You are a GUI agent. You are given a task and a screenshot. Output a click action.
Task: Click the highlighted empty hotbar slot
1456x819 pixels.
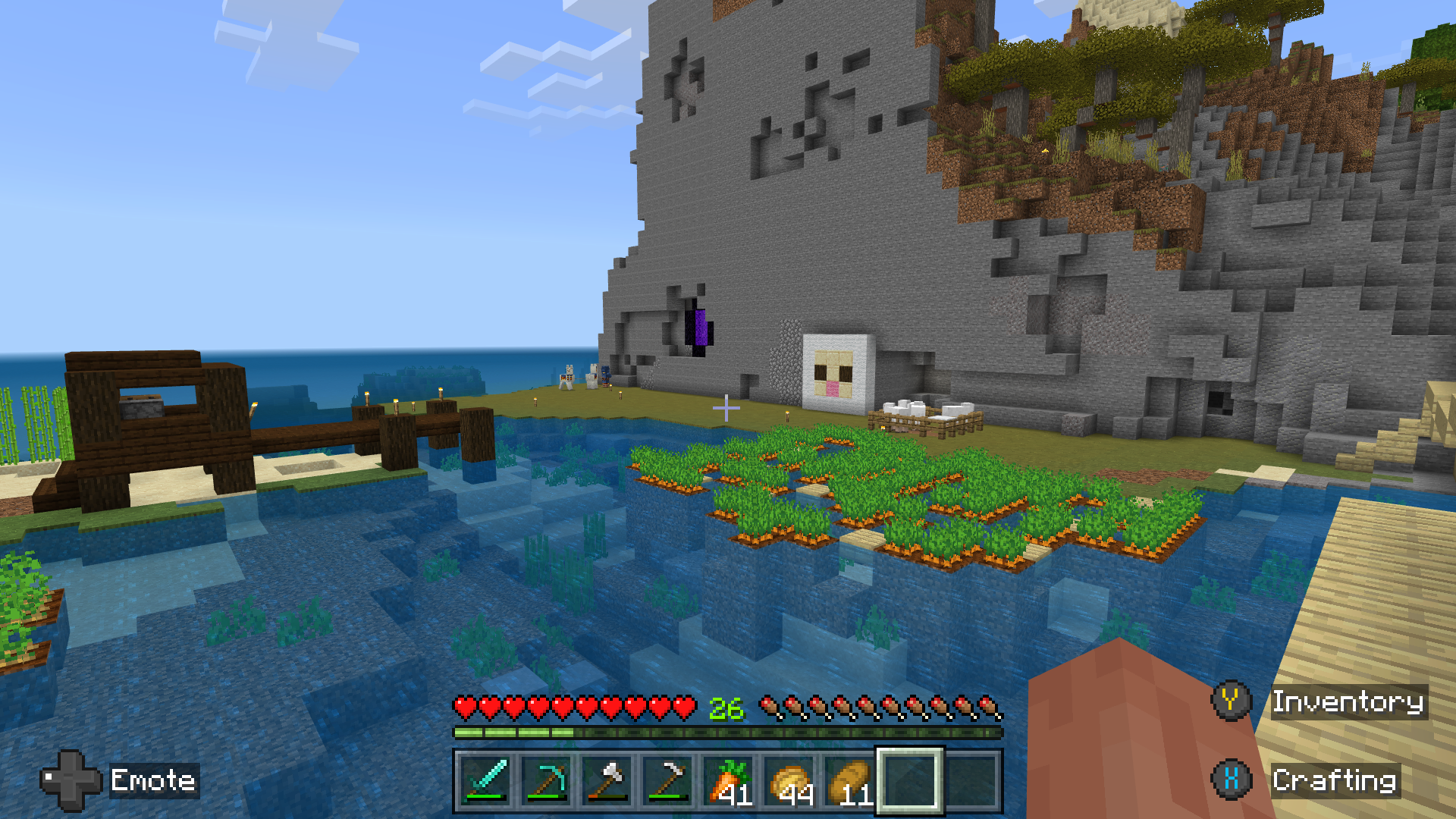coord(910,784)
